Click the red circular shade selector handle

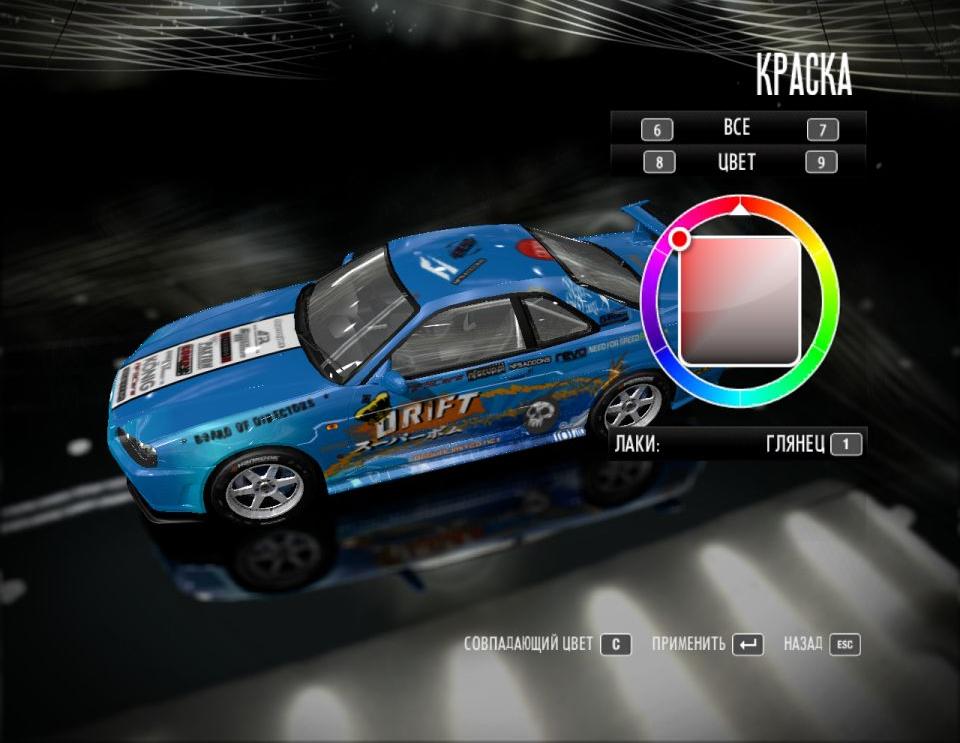click(x=680, y=239)
